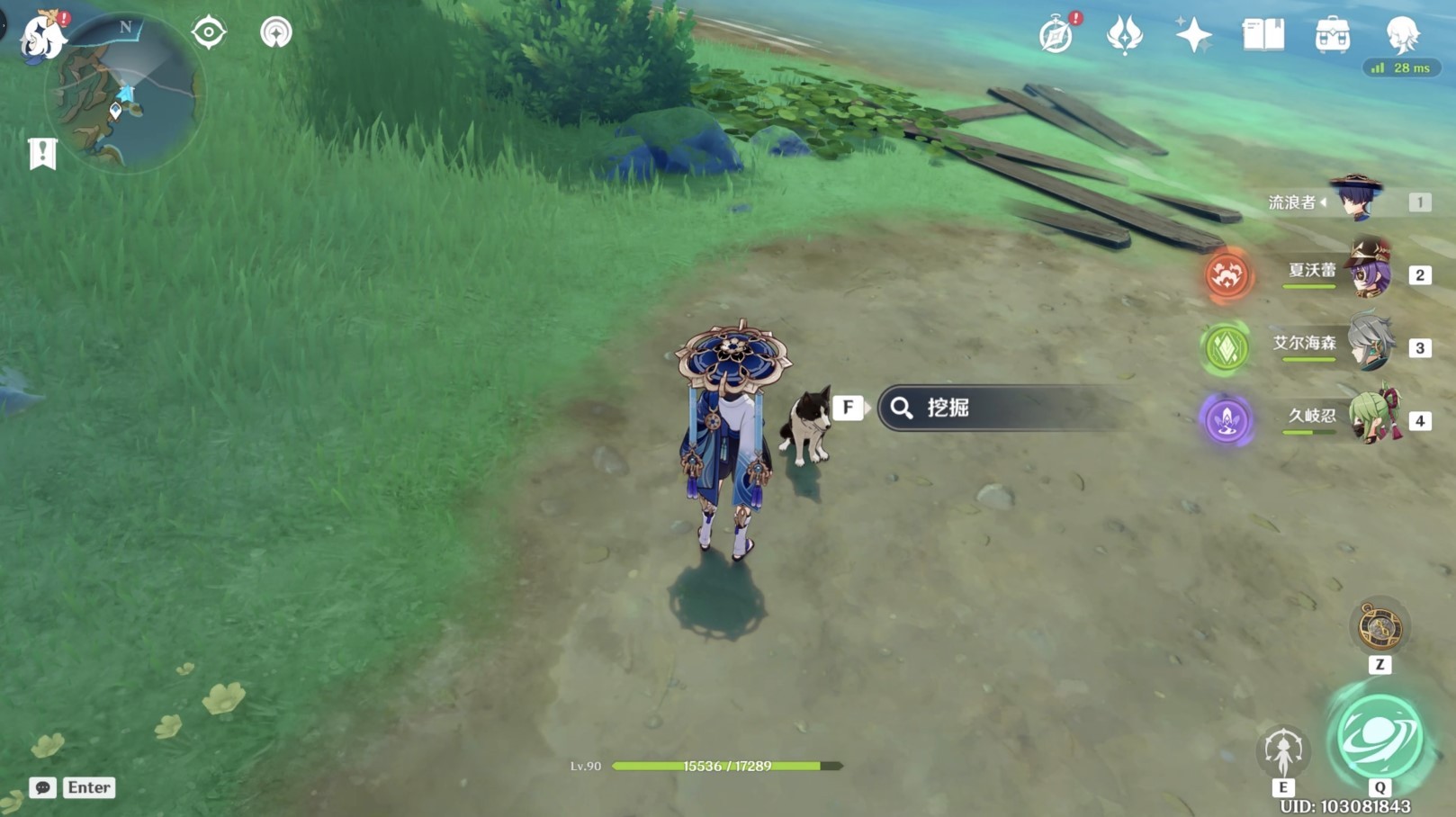Click the quest exclamation banner on the left

click(42, 153)
